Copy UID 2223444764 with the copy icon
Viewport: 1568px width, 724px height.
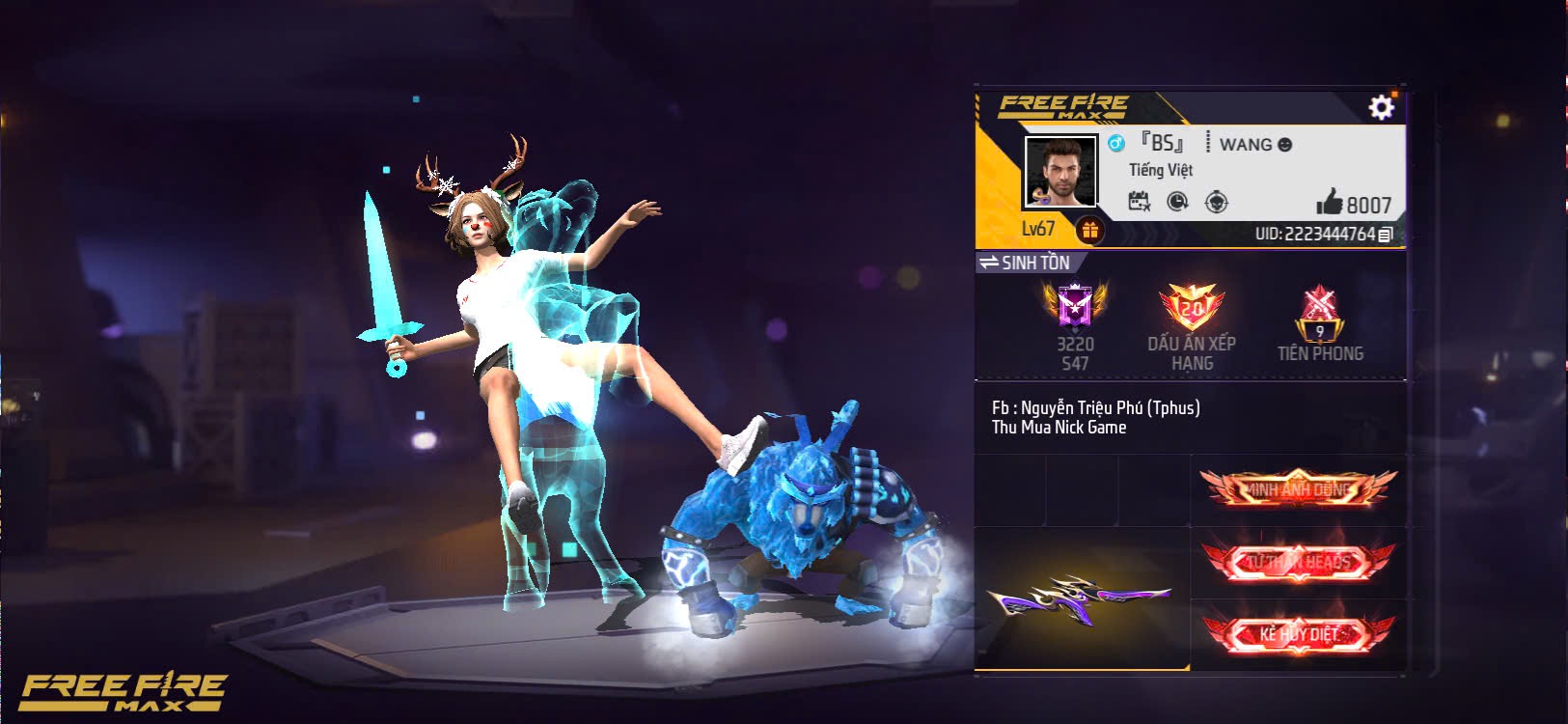point(1386,235)
